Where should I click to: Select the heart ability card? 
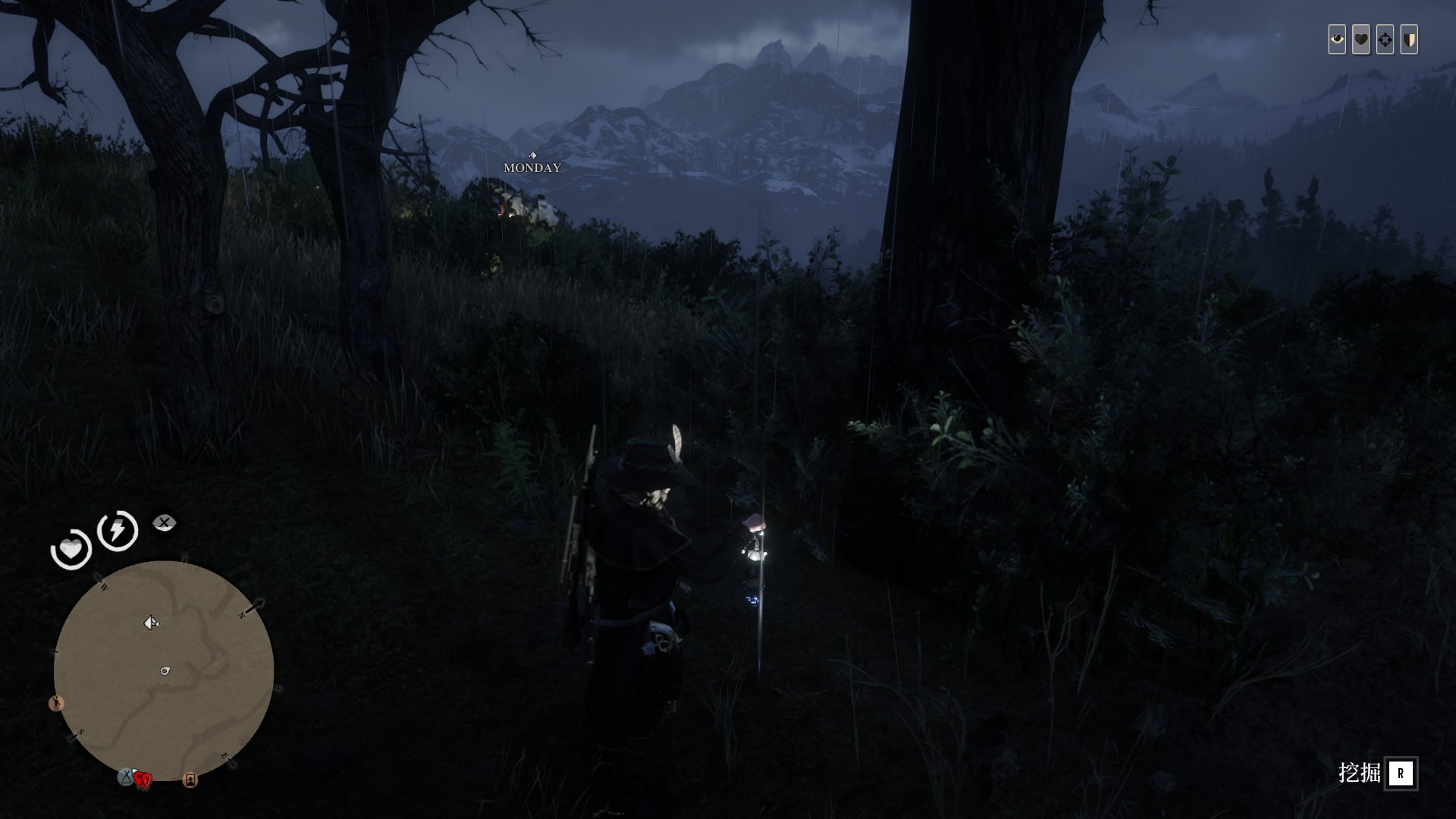click(x=1361, y=39)
